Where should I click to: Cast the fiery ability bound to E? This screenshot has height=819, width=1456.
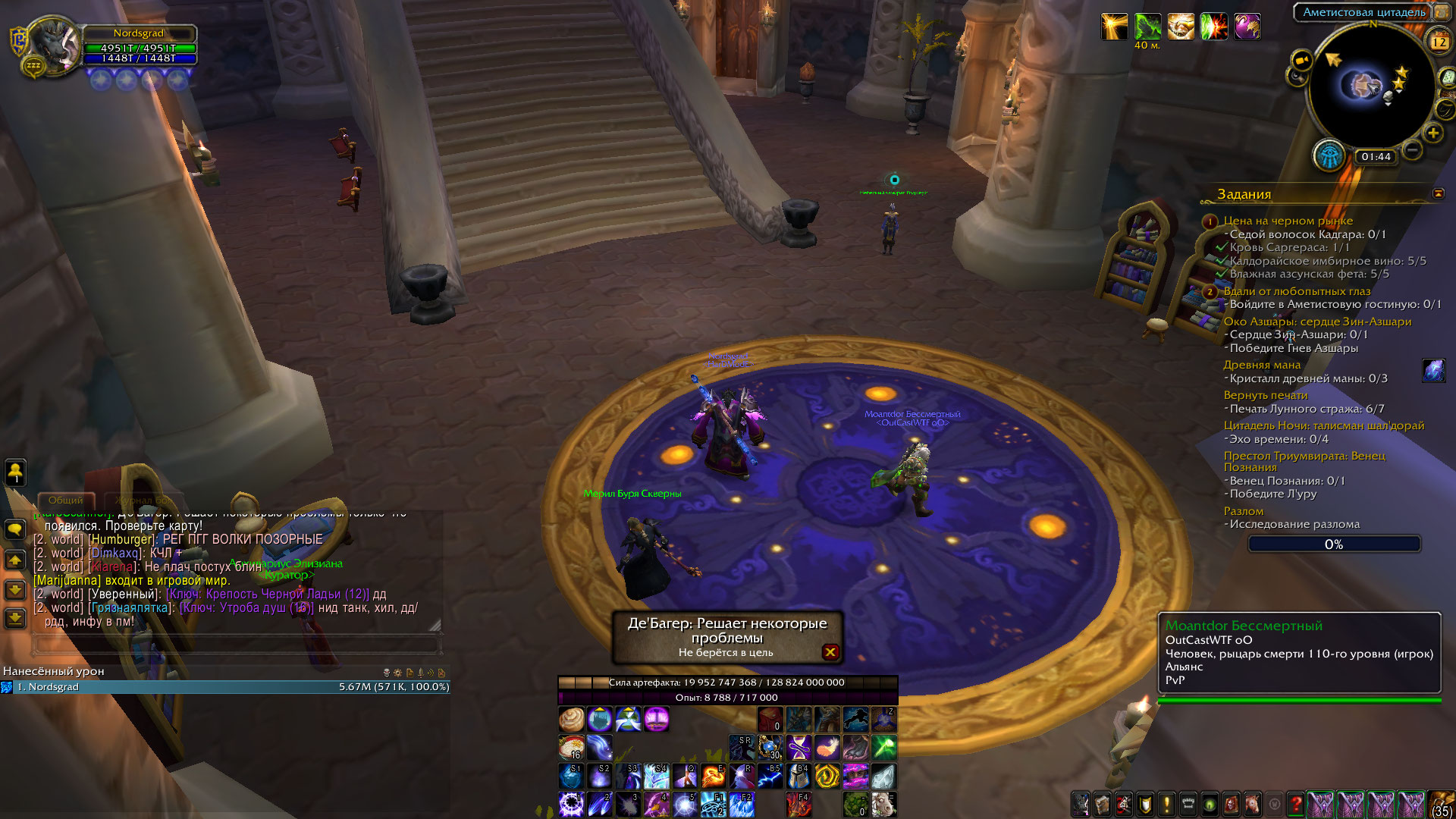713,777
